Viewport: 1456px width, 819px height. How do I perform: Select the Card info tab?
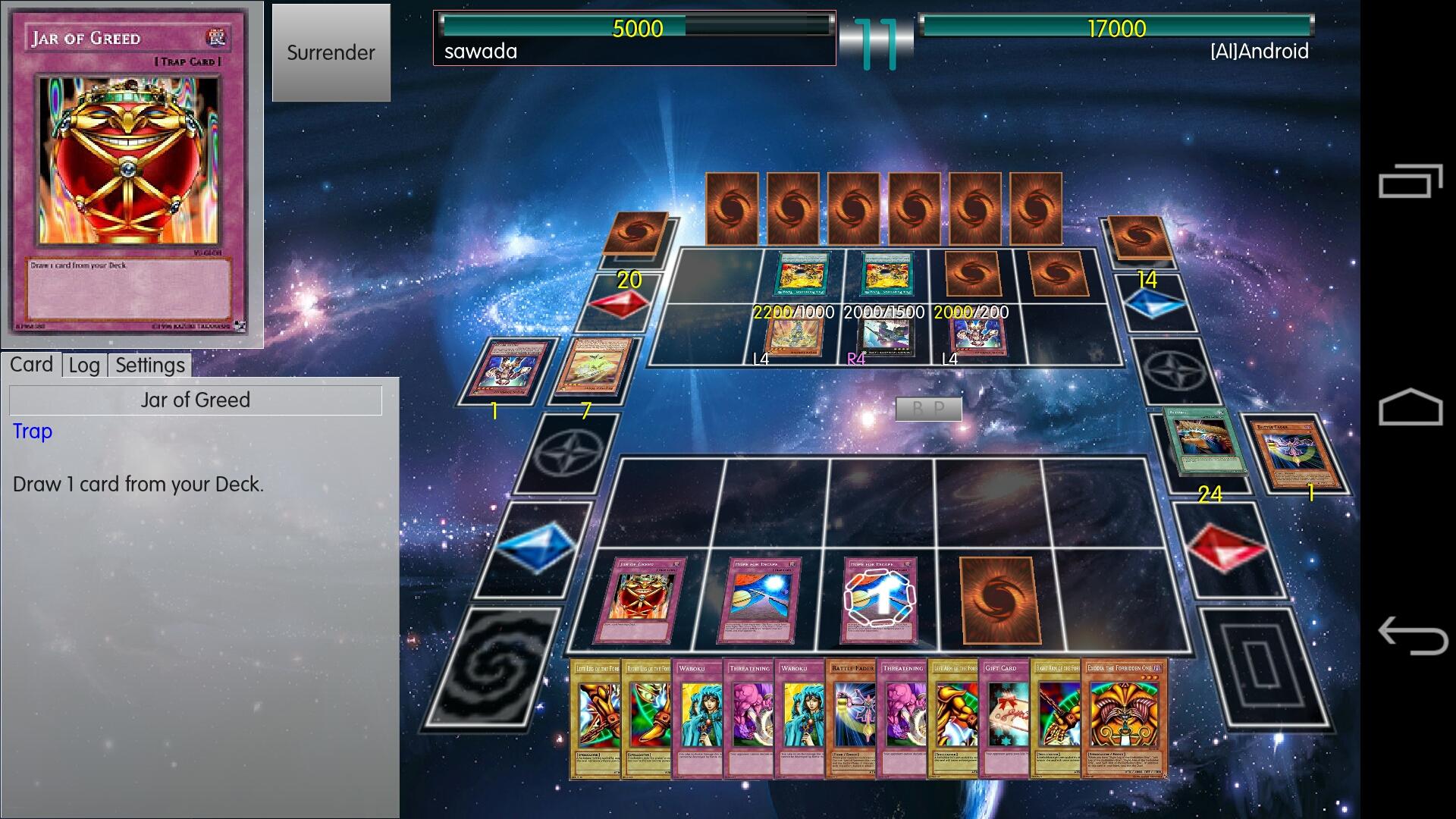coord(31,365)
